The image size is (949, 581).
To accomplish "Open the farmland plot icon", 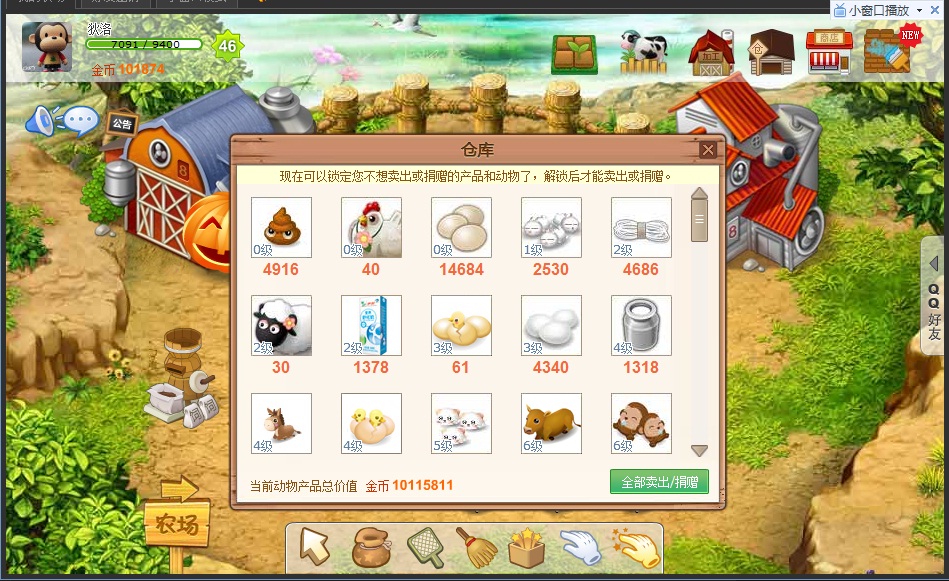I will (574, 54).
